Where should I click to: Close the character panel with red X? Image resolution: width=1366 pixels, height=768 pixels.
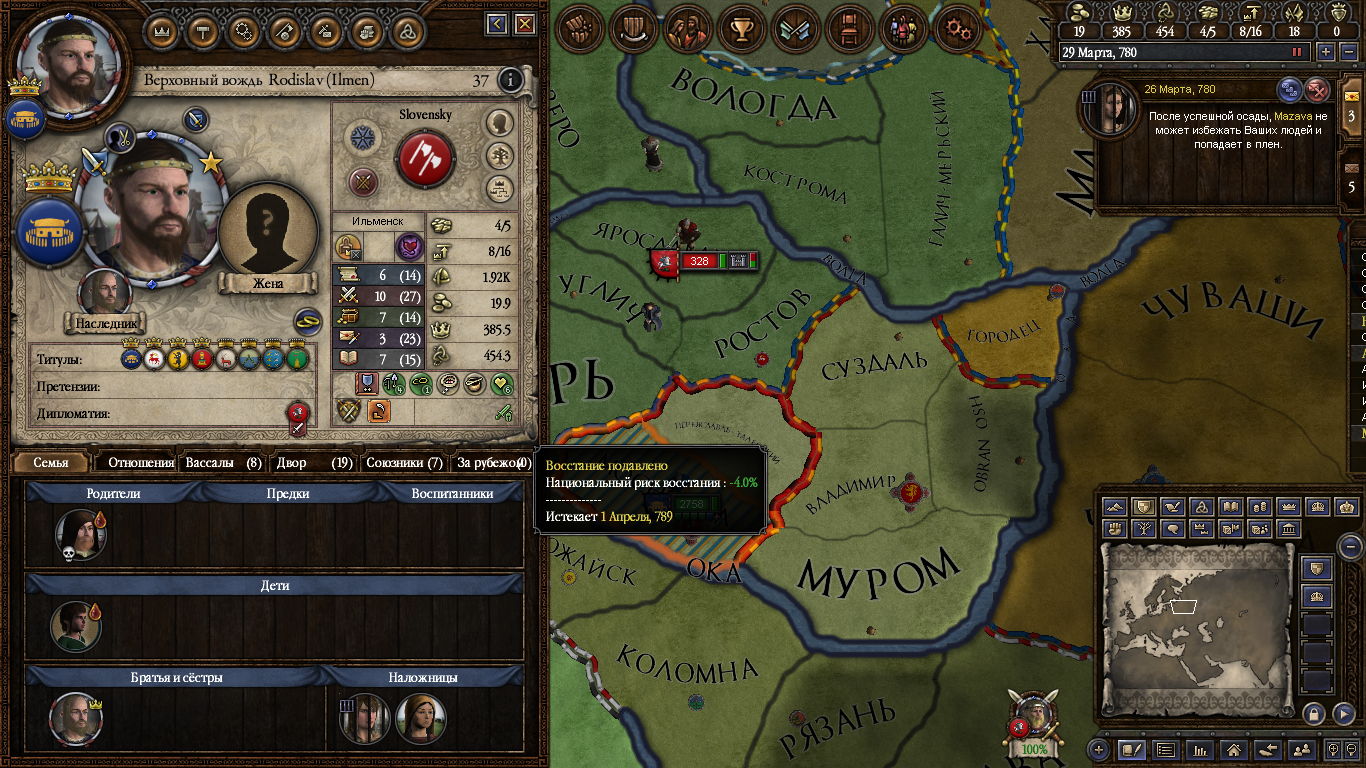pos(523,24)
